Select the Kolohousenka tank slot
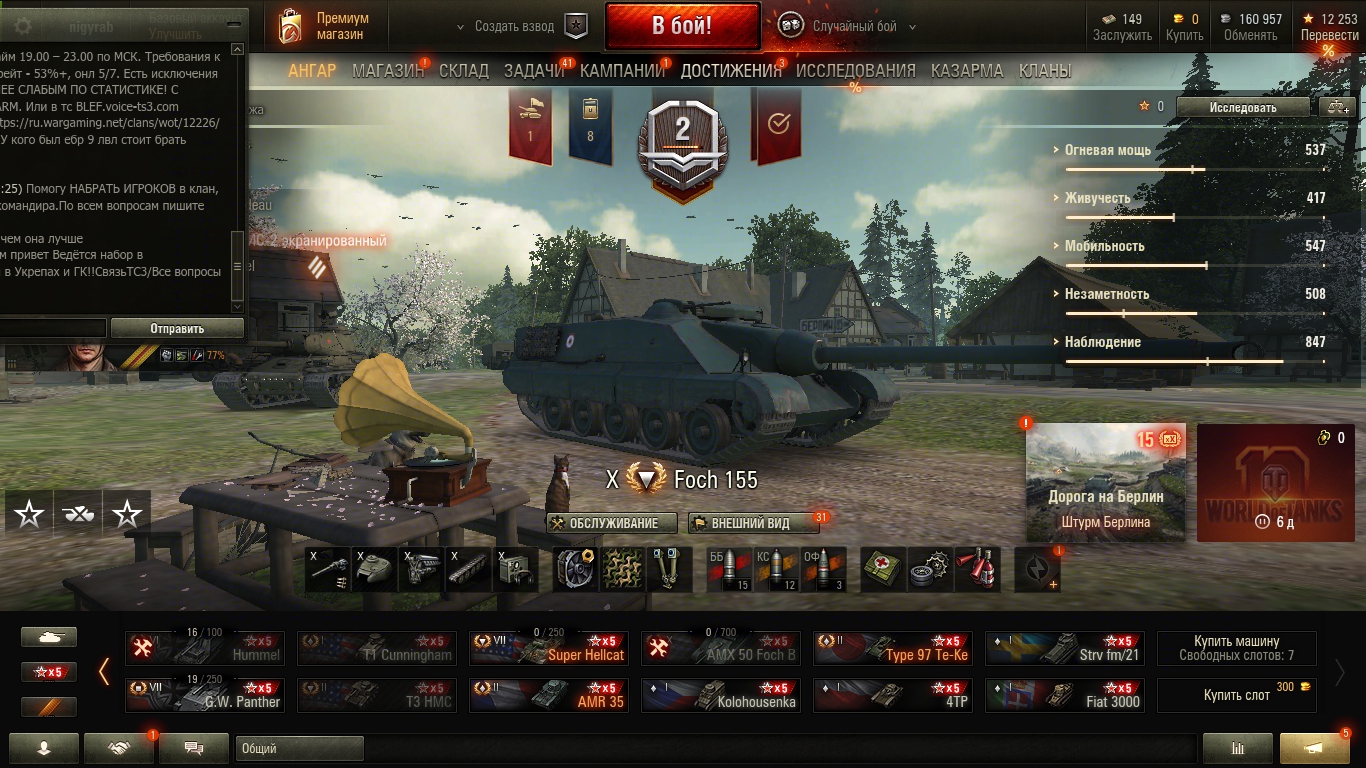This screenshot has height=768, width=1366. (x=721, y=695)
